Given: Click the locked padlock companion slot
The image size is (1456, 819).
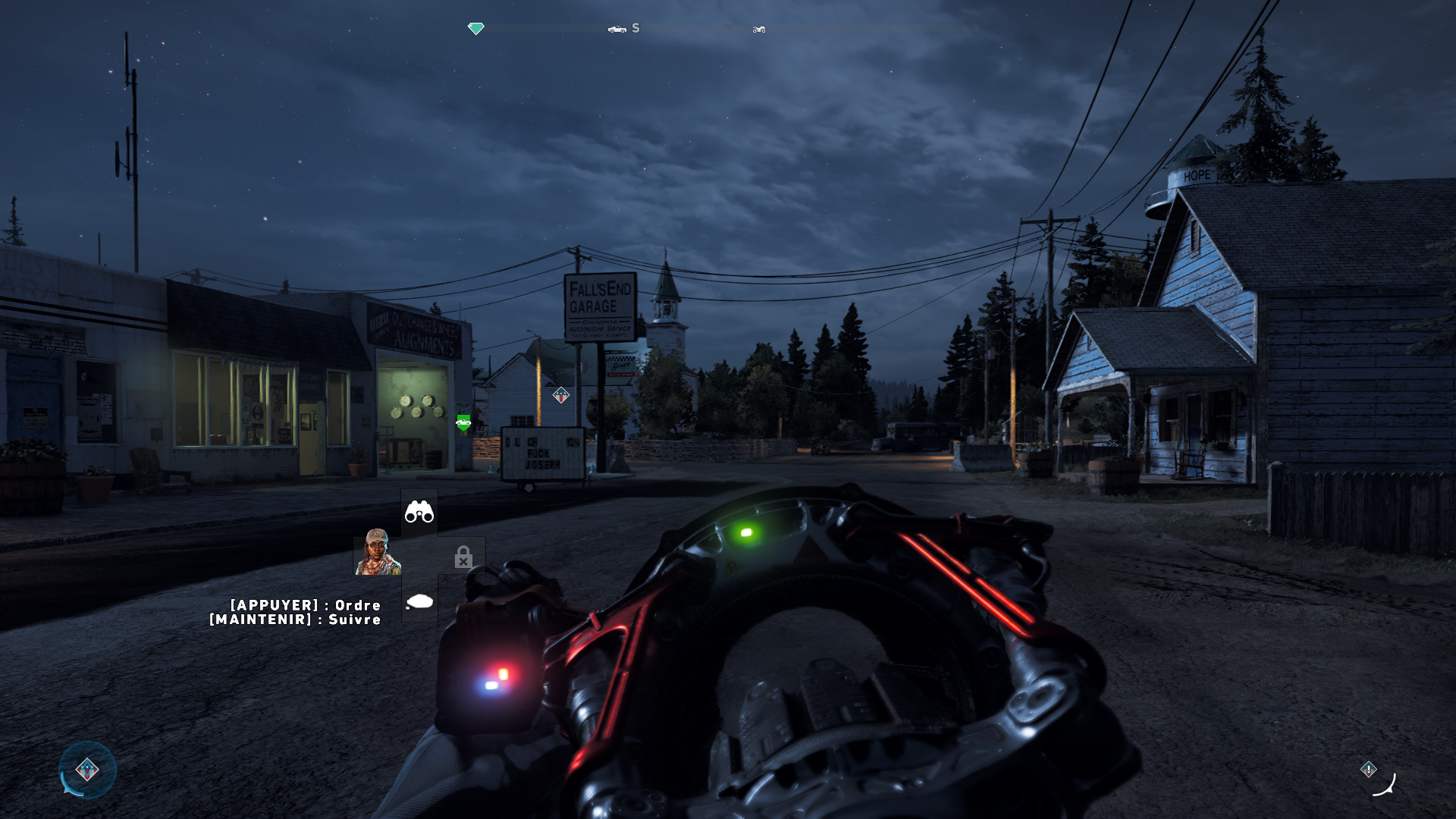Looking at the screenshot, I should tap(463, 558).
